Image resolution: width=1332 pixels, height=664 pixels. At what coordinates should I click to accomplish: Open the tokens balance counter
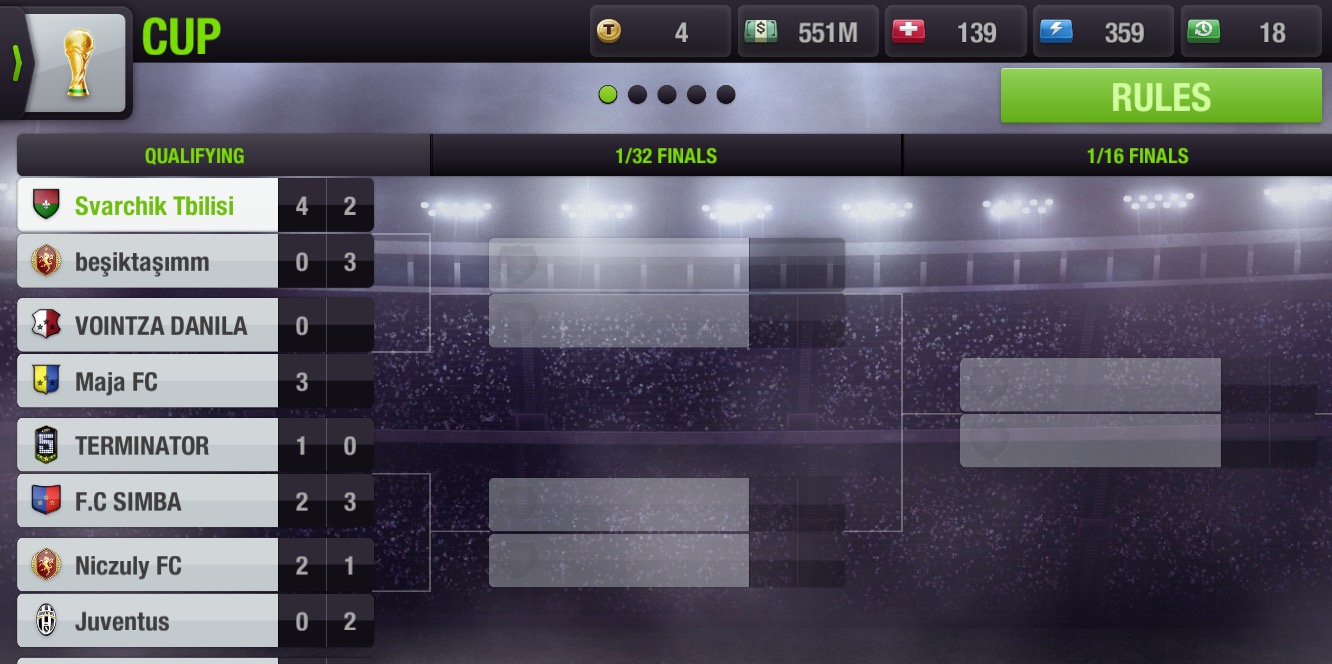(660, 32)
